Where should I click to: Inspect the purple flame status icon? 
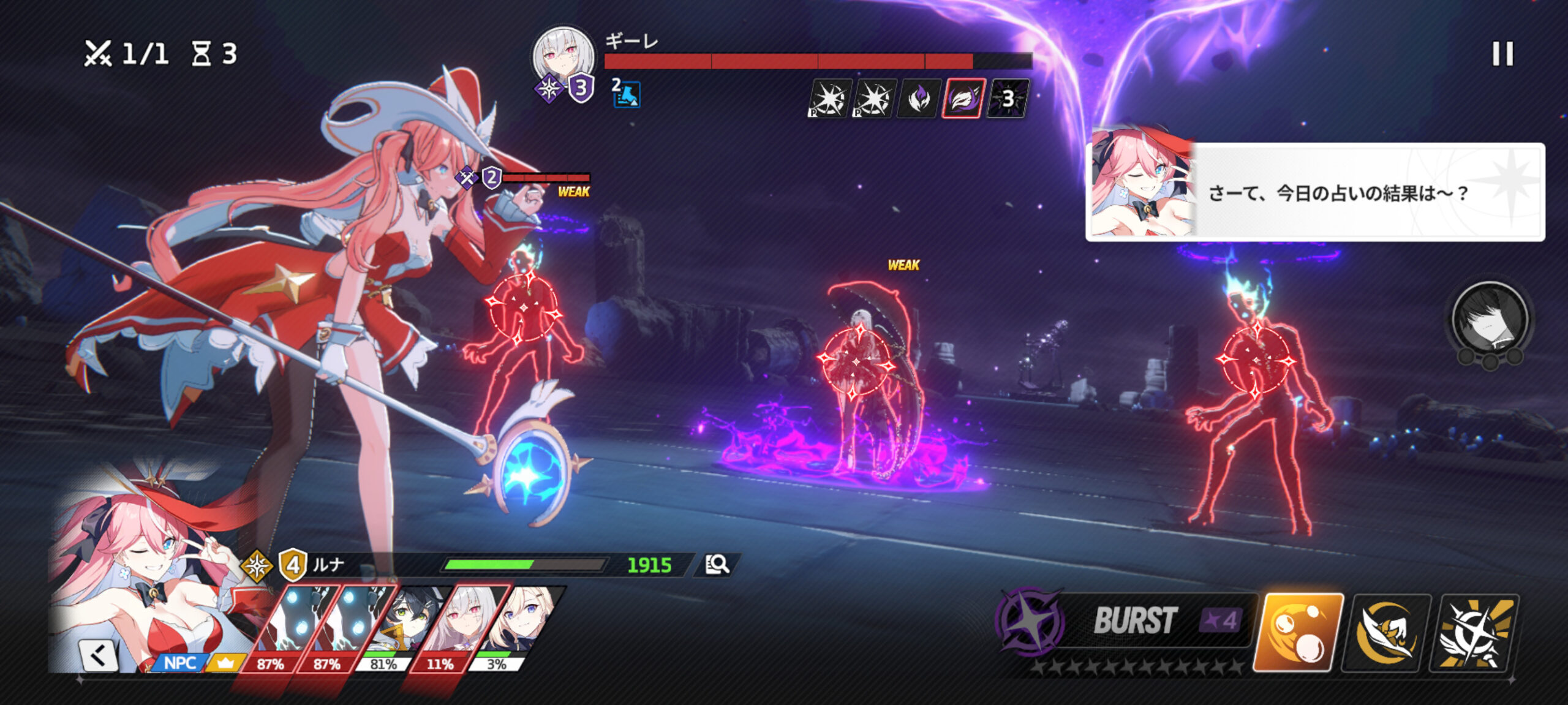pyautogui.click(x=918, y=98)
